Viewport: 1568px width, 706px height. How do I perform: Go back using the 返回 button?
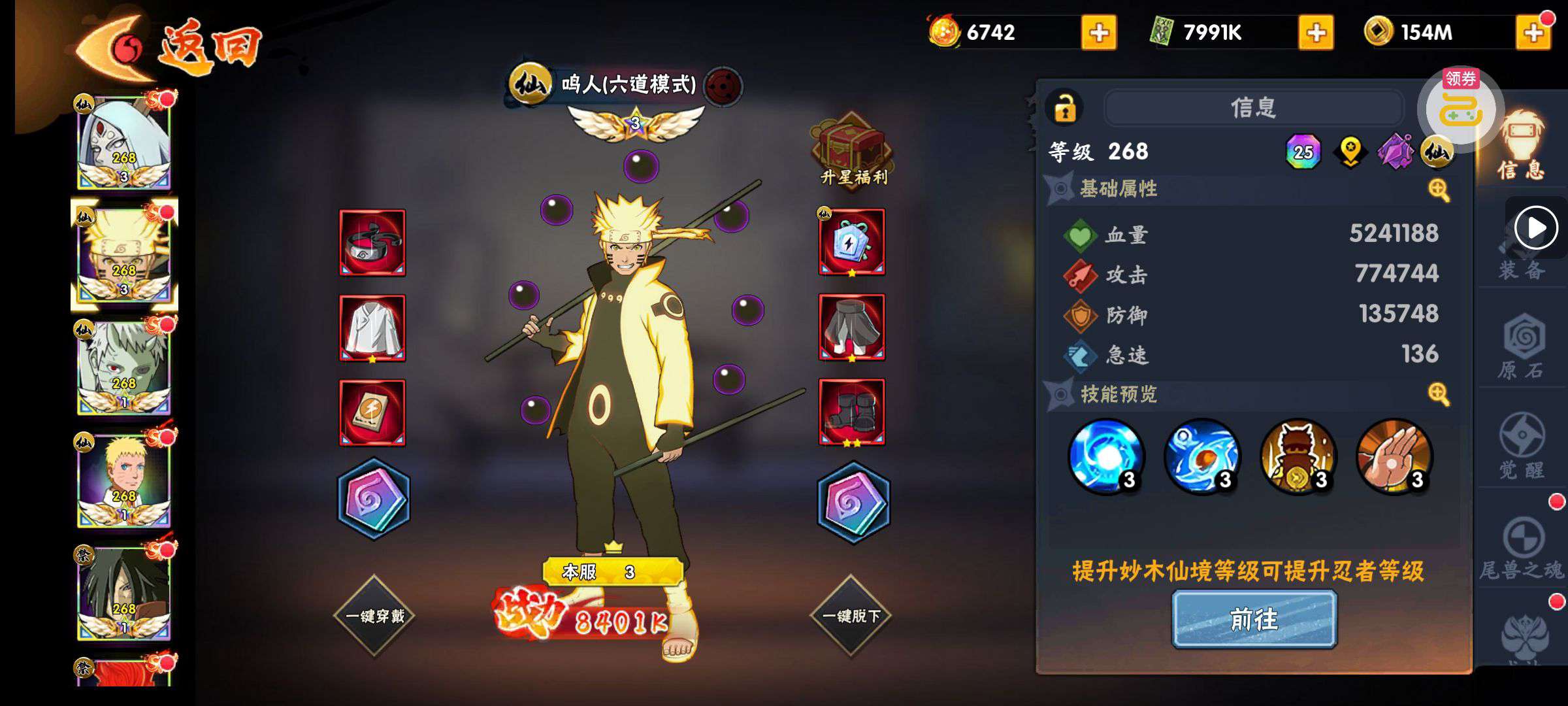pos(170,47)
